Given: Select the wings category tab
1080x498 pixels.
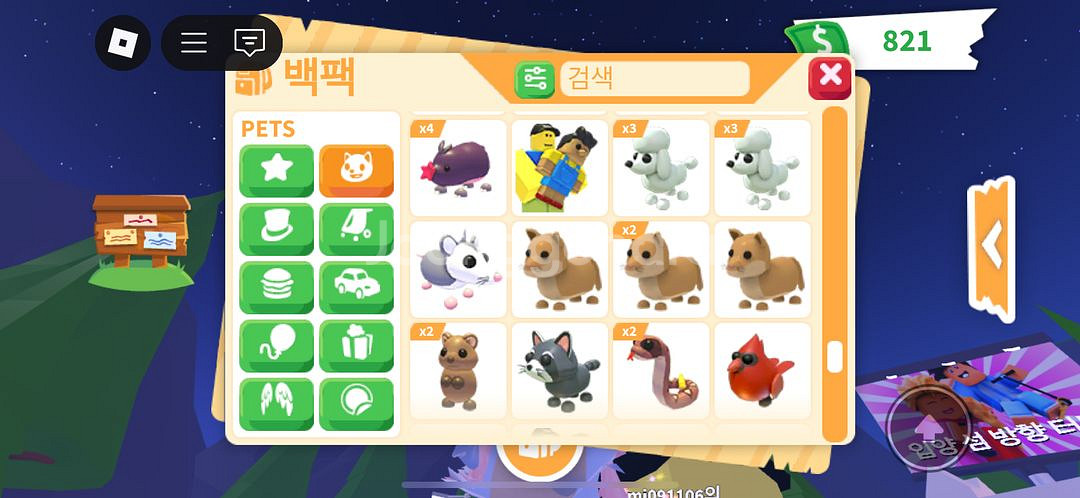Looking at the screenshot, I should [x=276, y=404].
